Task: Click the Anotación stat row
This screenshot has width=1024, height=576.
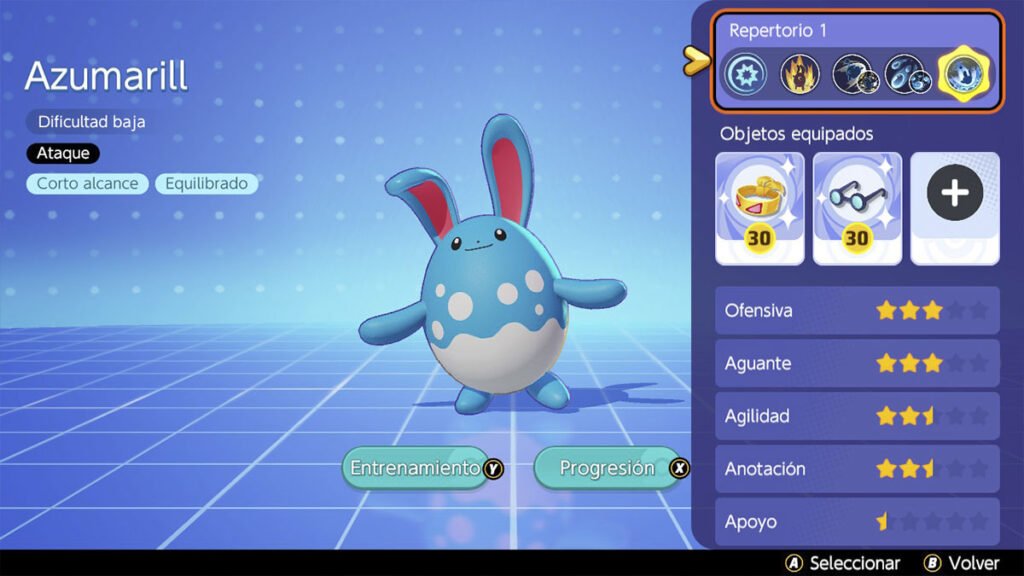Action: tap(857, 468)
